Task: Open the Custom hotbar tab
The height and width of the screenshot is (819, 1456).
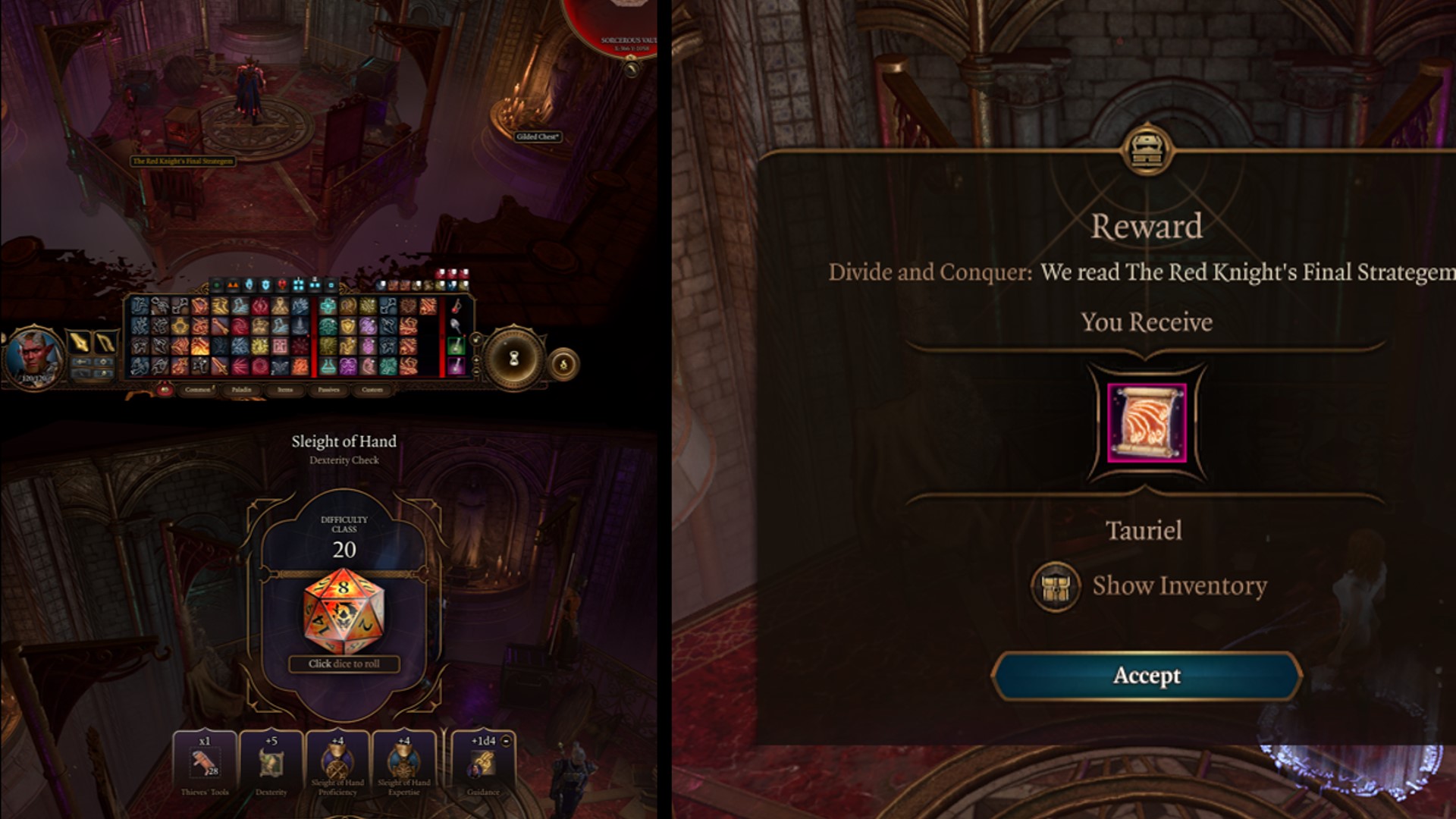Action: (372, 390)
